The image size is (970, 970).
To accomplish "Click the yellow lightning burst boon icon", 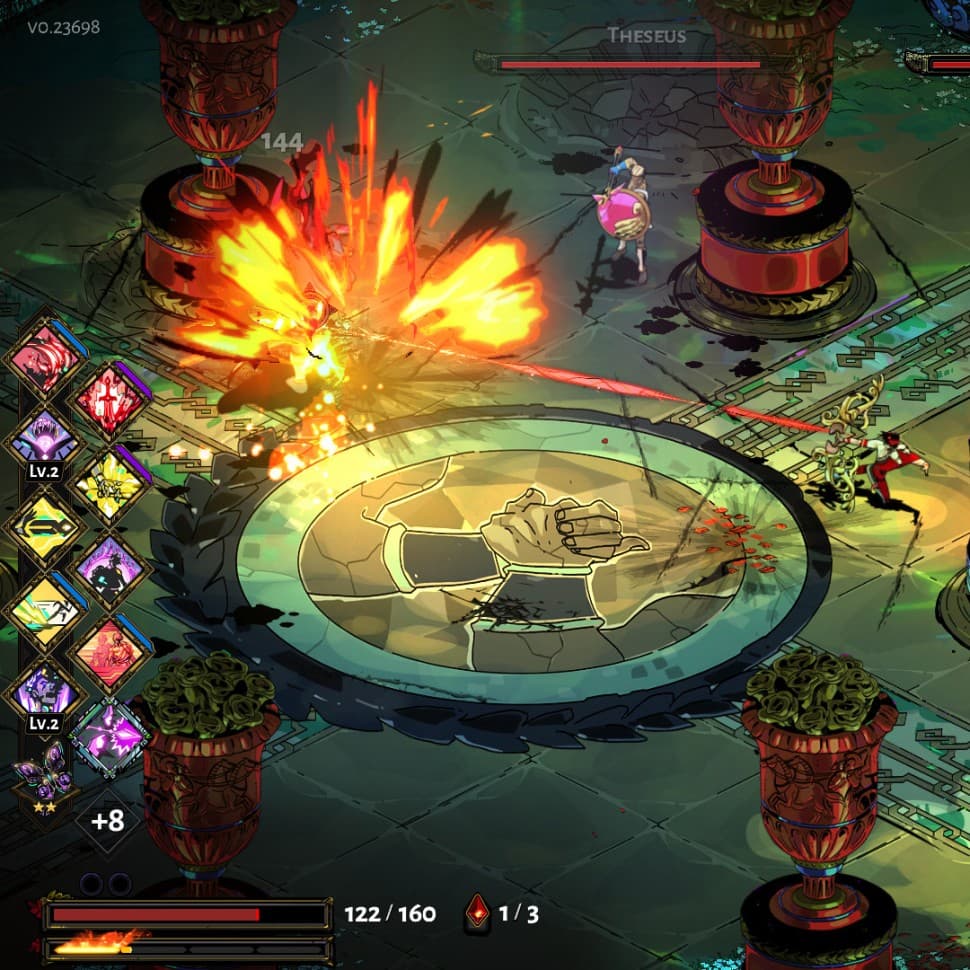I will pyautogui.click(x=109, y=487).
